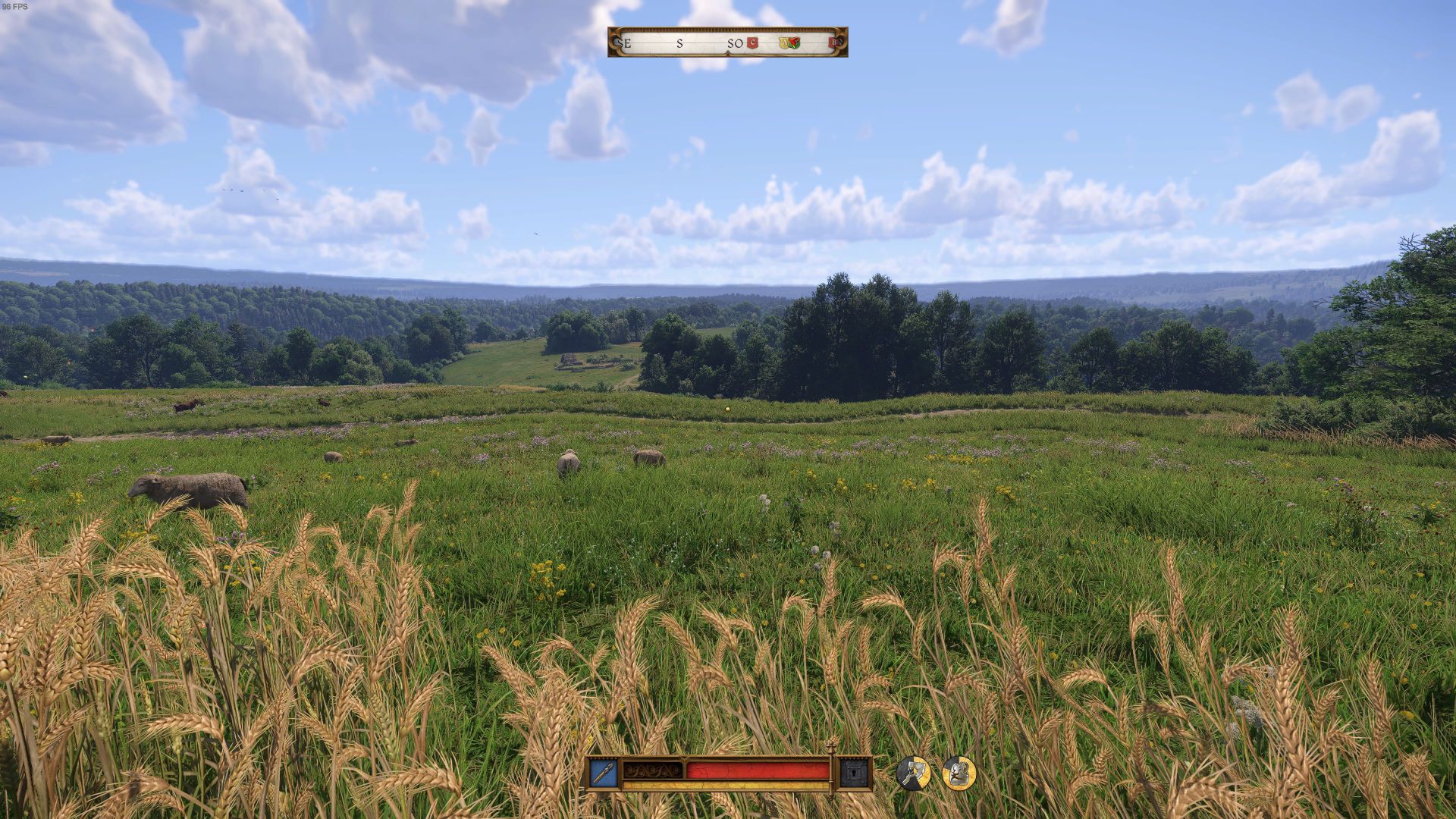Inspect the damaged armor status icon
Image resolution: width=1456 pixels, height=819 pixels.
(x=959, y=773)
